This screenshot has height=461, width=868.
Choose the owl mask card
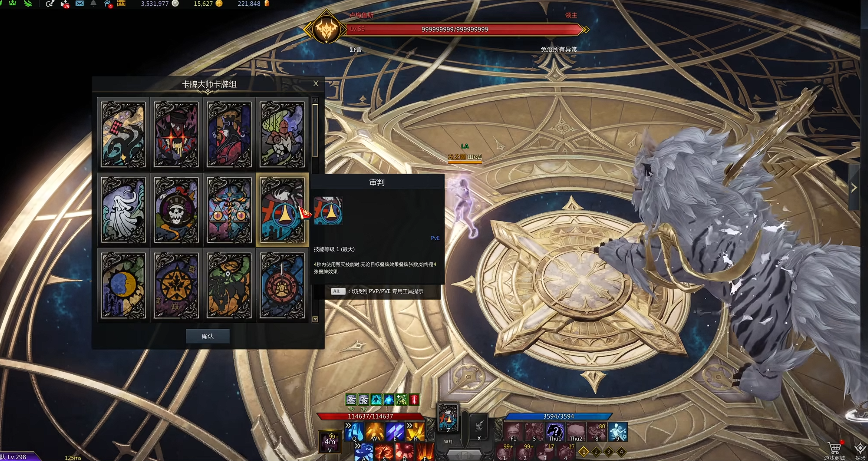(x=227, y=208)
